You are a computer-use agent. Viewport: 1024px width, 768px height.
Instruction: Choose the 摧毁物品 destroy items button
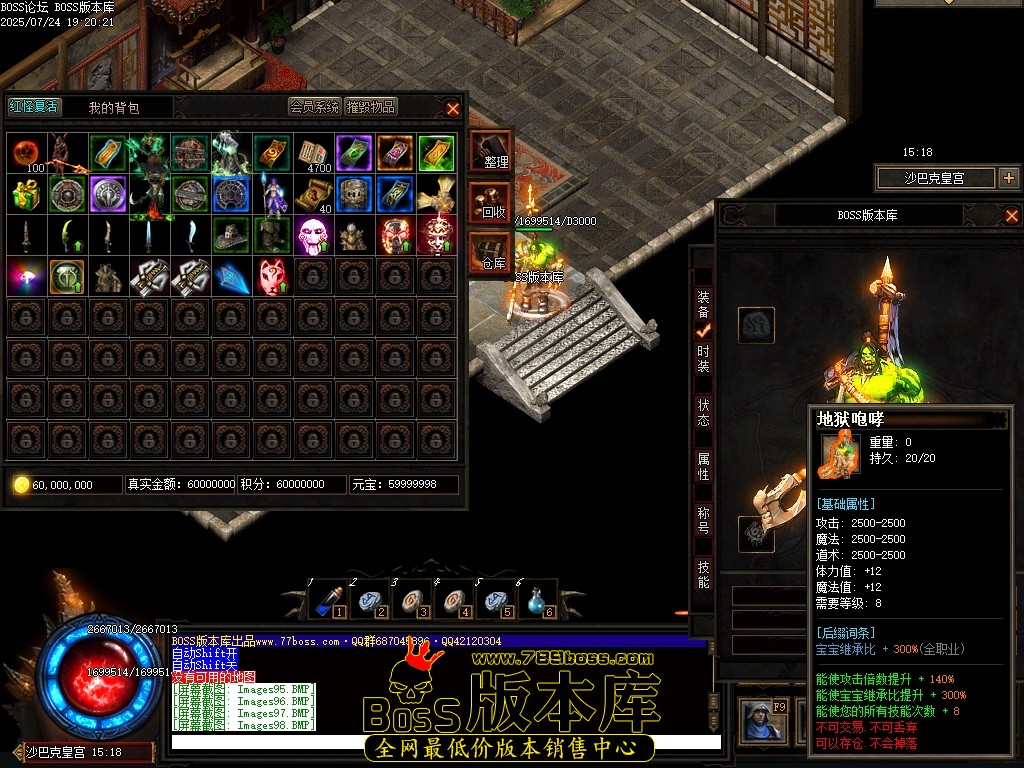pyautogui.click(x=371, y=107)
